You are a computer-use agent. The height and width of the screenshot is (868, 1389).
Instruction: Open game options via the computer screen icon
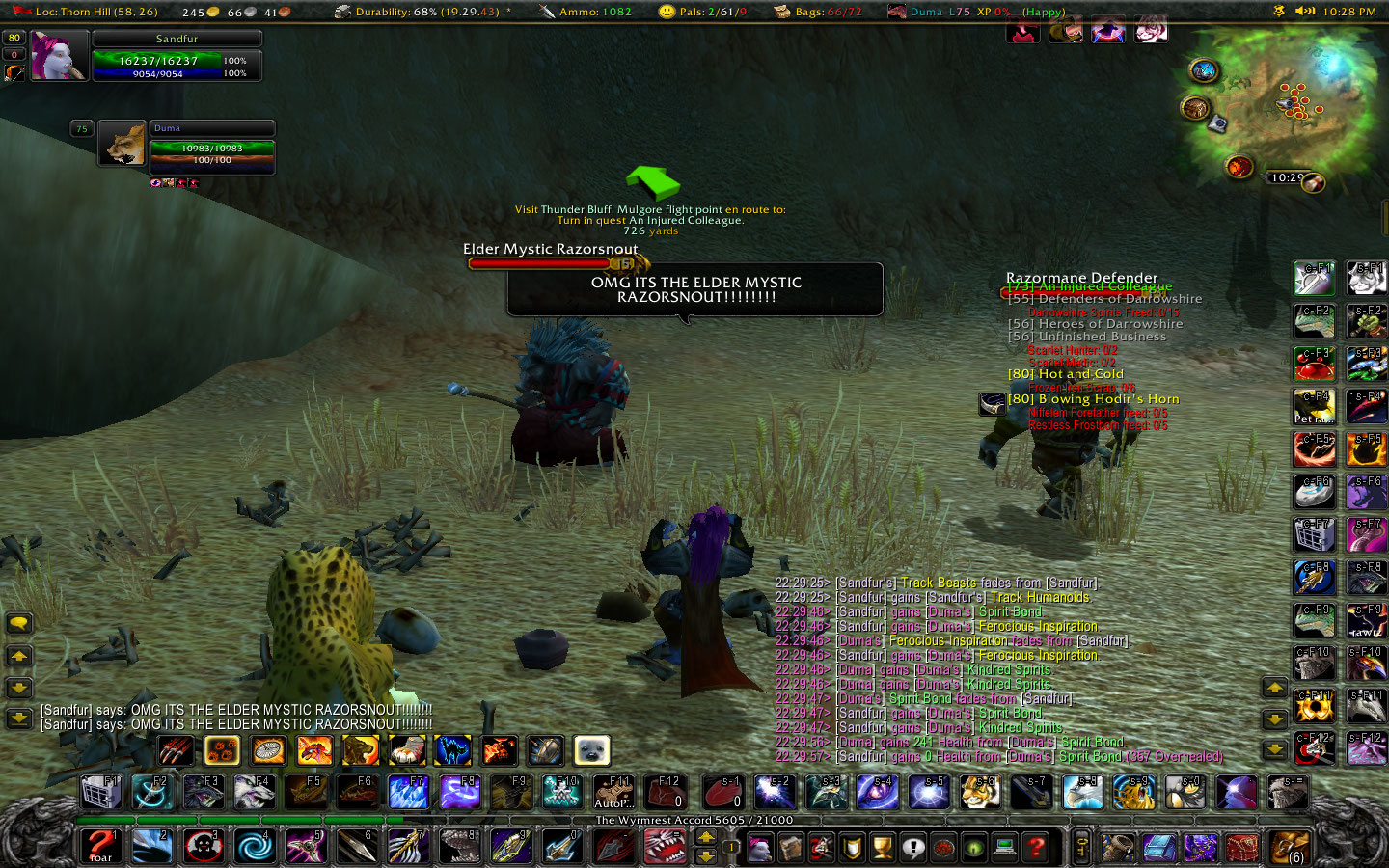pos(1005,847)
